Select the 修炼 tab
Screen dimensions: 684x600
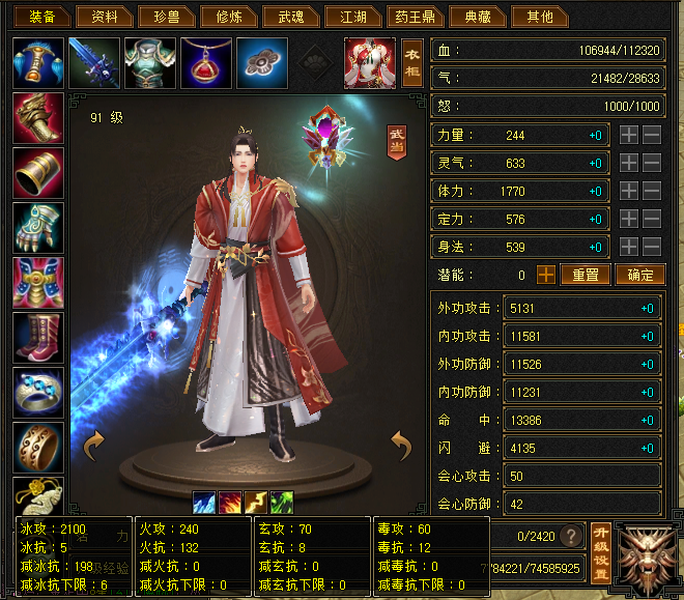pos(222,17)
